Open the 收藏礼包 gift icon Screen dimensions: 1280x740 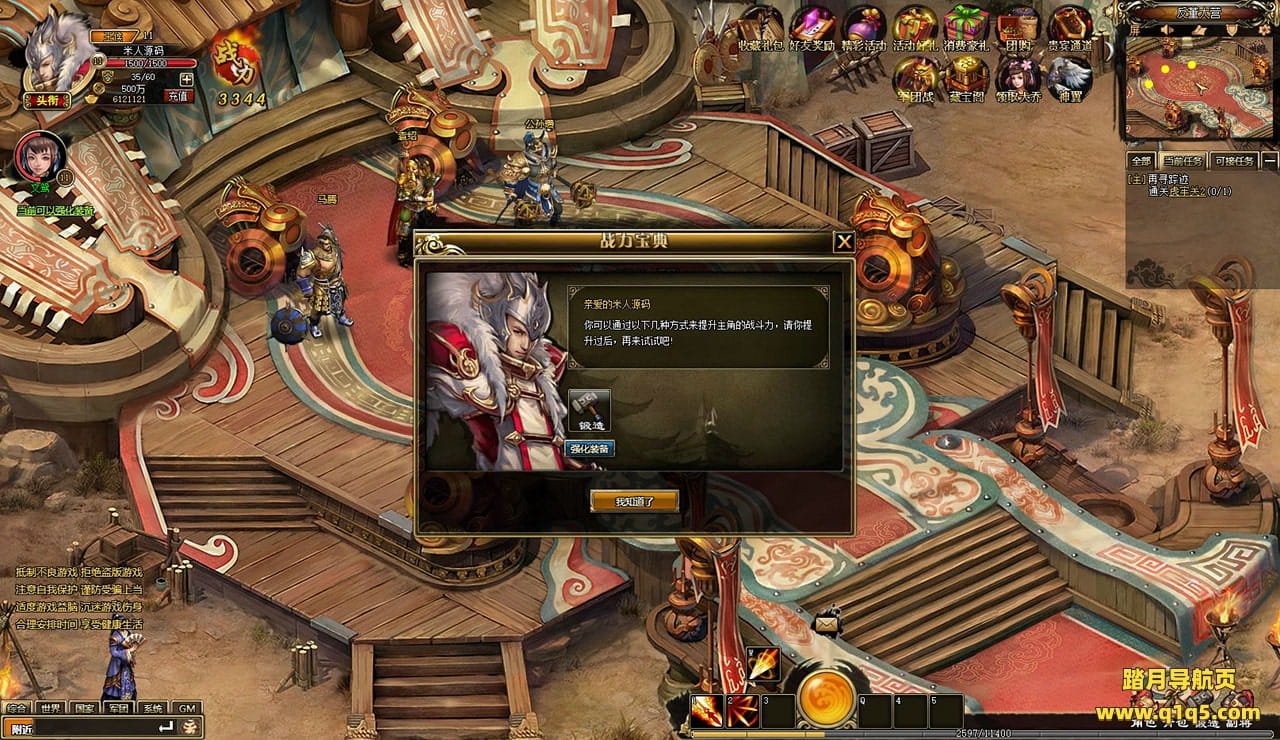coord(760,26)
